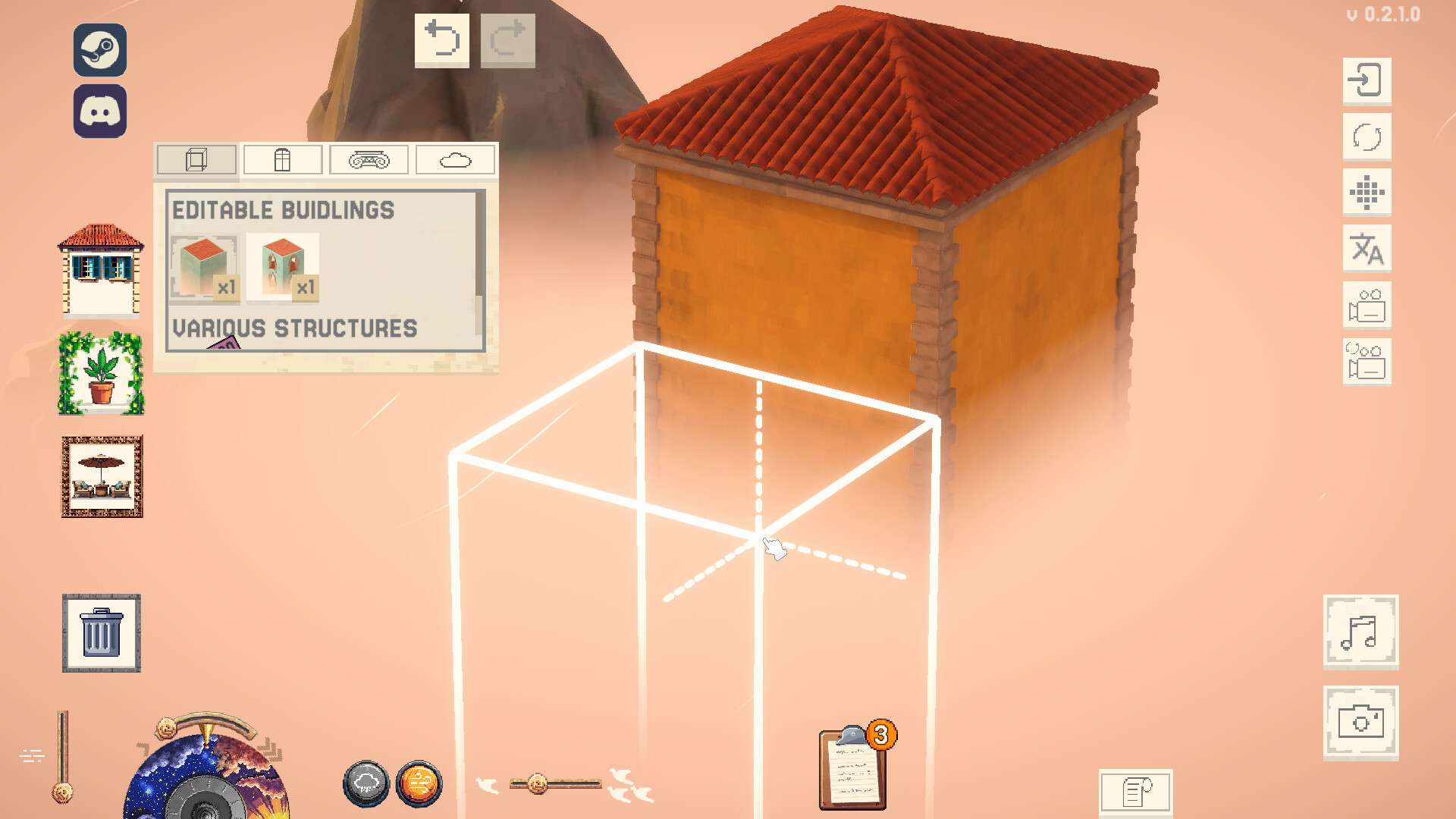Viewport: 1456px width, 819px height.
Task: Toggle the music note button
Action: 1360,632
